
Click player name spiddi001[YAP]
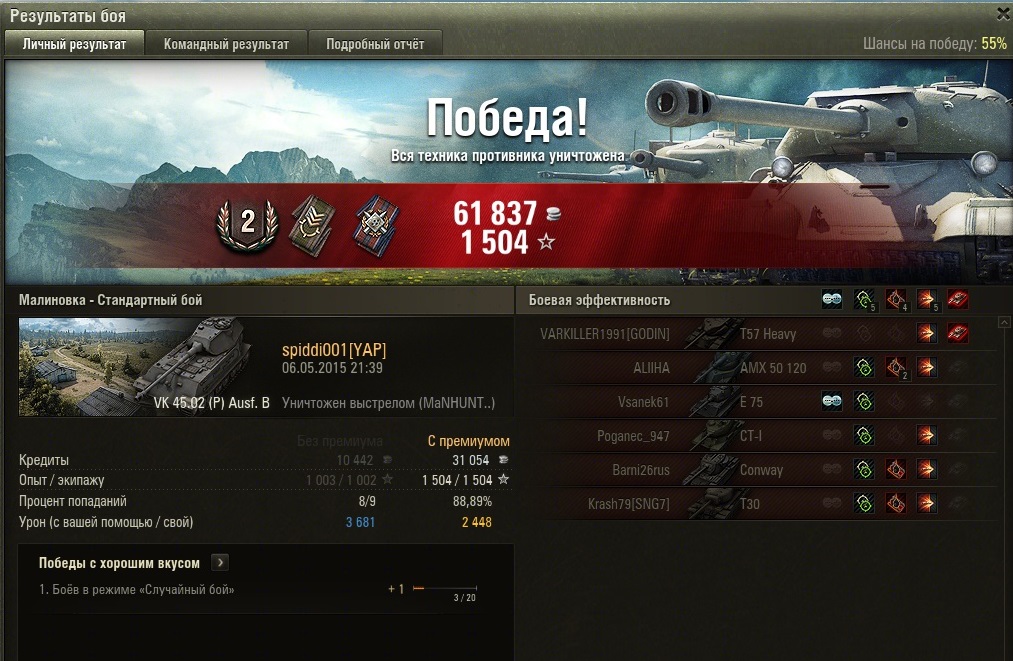pos(334,349)
